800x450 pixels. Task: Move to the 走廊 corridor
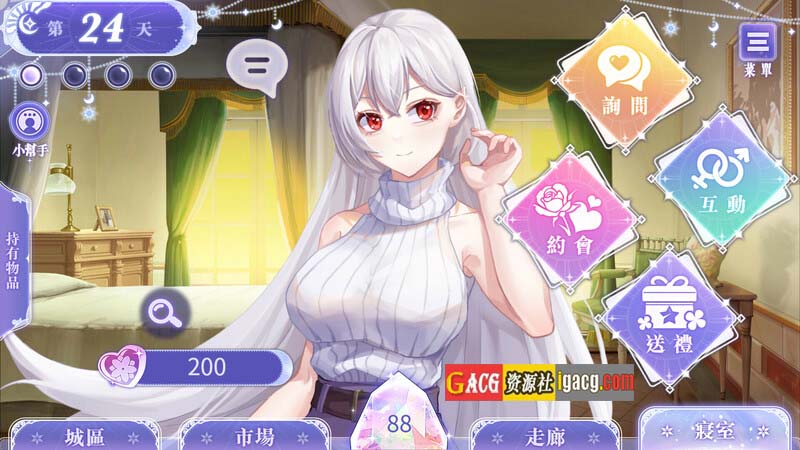click(x=544, y=435)
